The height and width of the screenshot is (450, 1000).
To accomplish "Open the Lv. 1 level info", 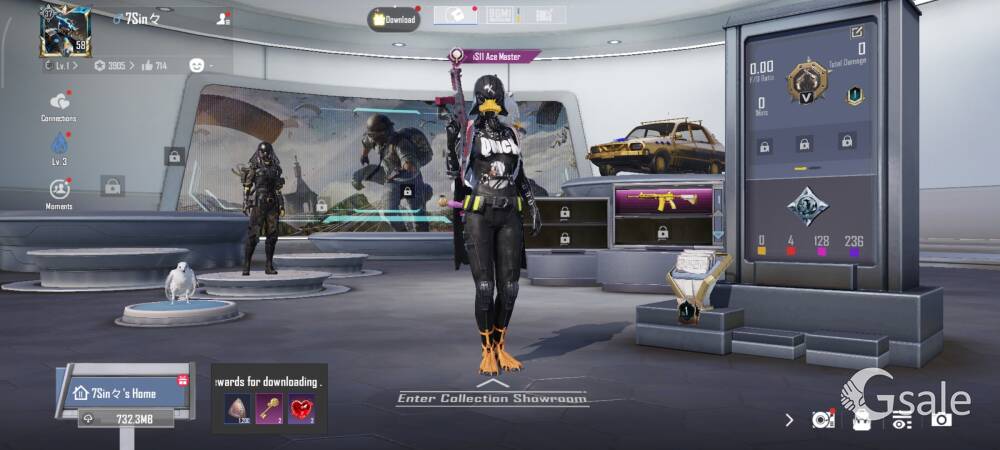I will pyautogui.click(x=63, y=66).
